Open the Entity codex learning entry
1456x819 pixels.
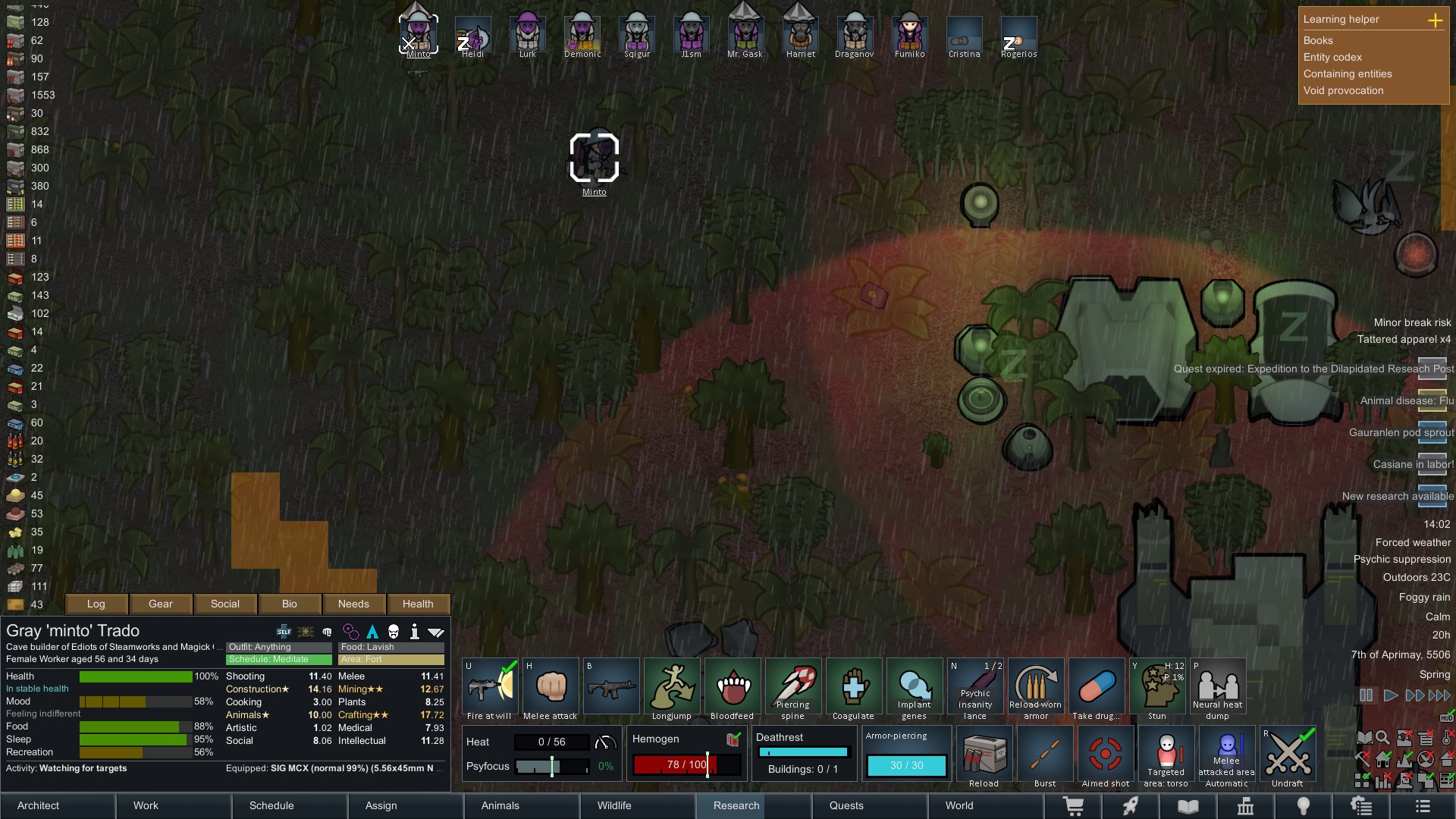pos(1332,57)
